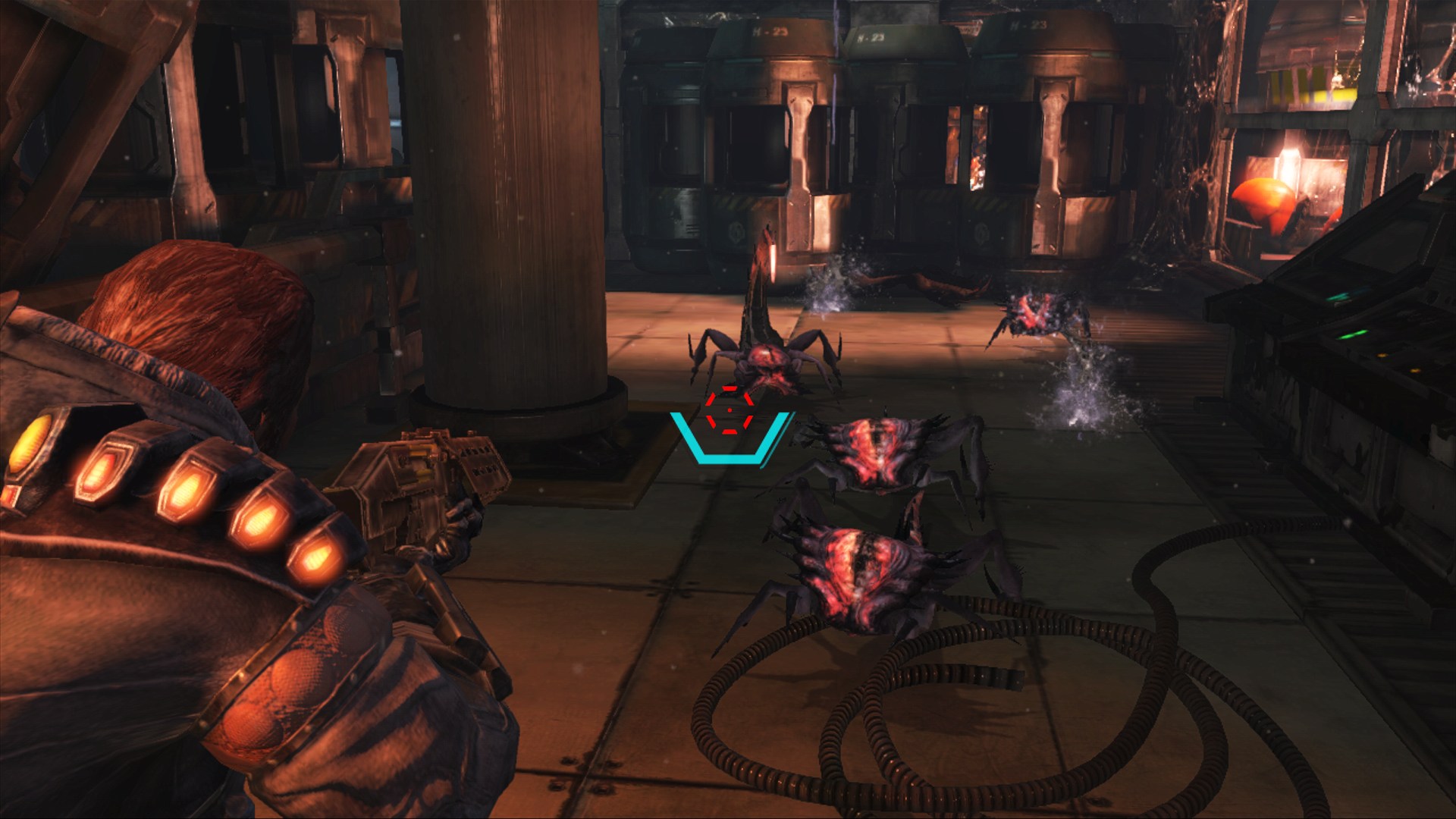Select the green indicator light on the right console
Image resolution: width=1456 pixels, height=819 pixels.
[x=1350, y=334]
